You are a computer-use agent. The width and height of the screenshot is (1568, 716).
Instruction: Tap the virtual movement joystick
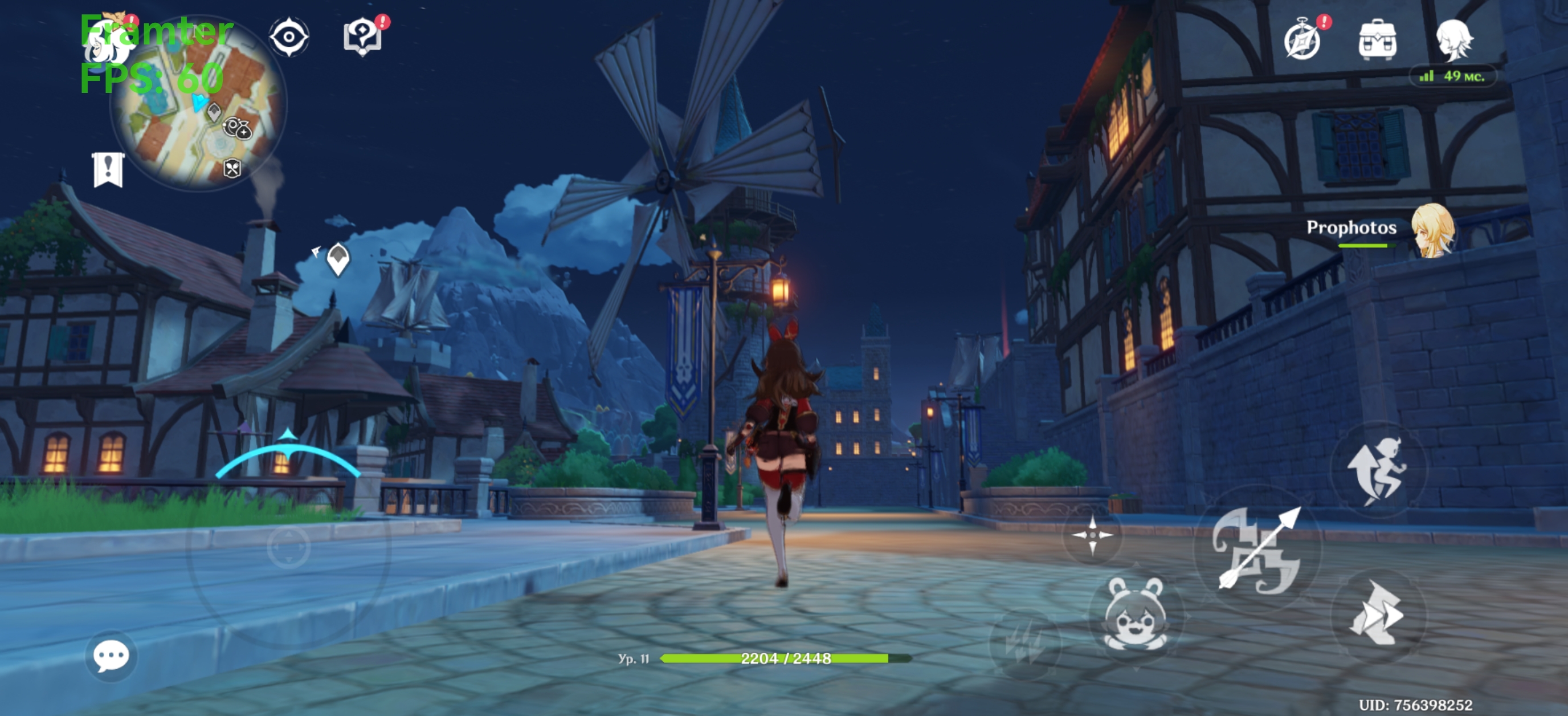click(288, 548)
